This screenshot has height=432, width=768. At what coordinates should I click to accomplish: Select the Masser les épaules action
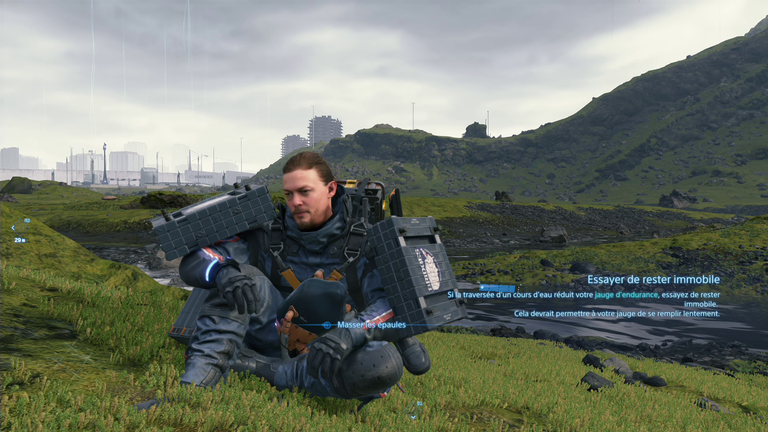tap(364, 325)
